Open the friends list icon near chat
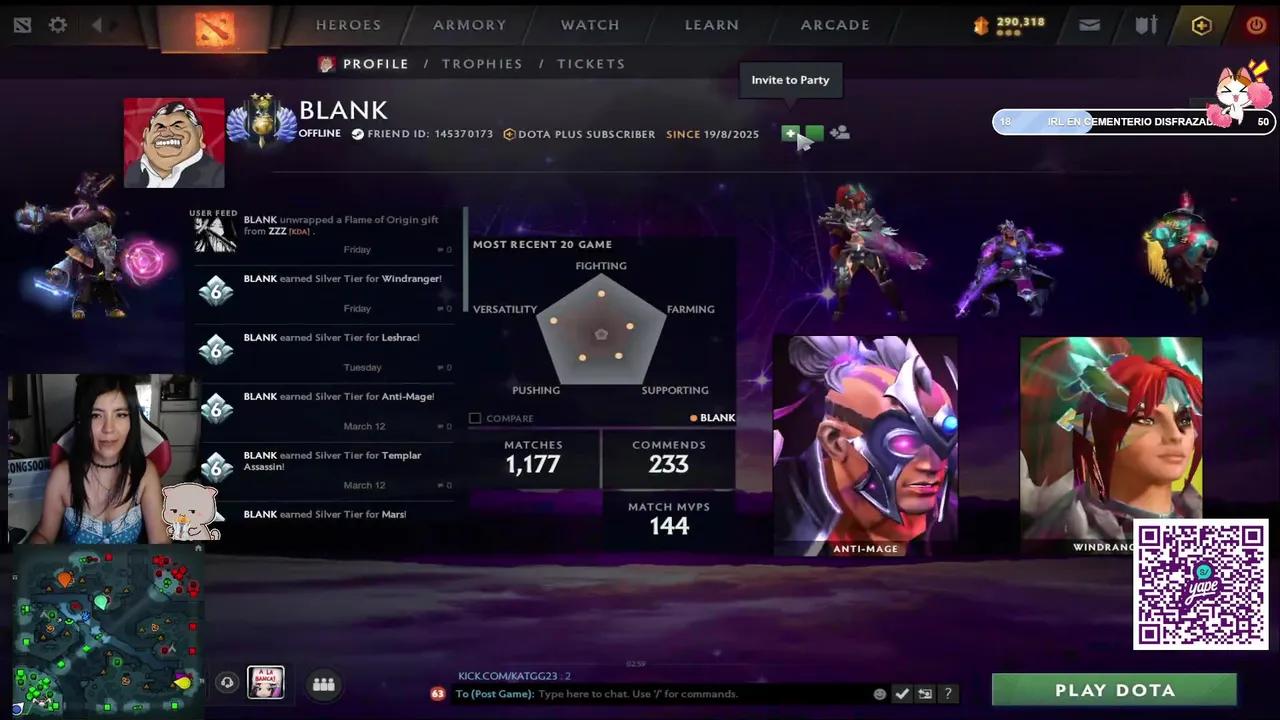Image resolution: width=1280 pixels, height=720 pixels. (x=323, y=684)
